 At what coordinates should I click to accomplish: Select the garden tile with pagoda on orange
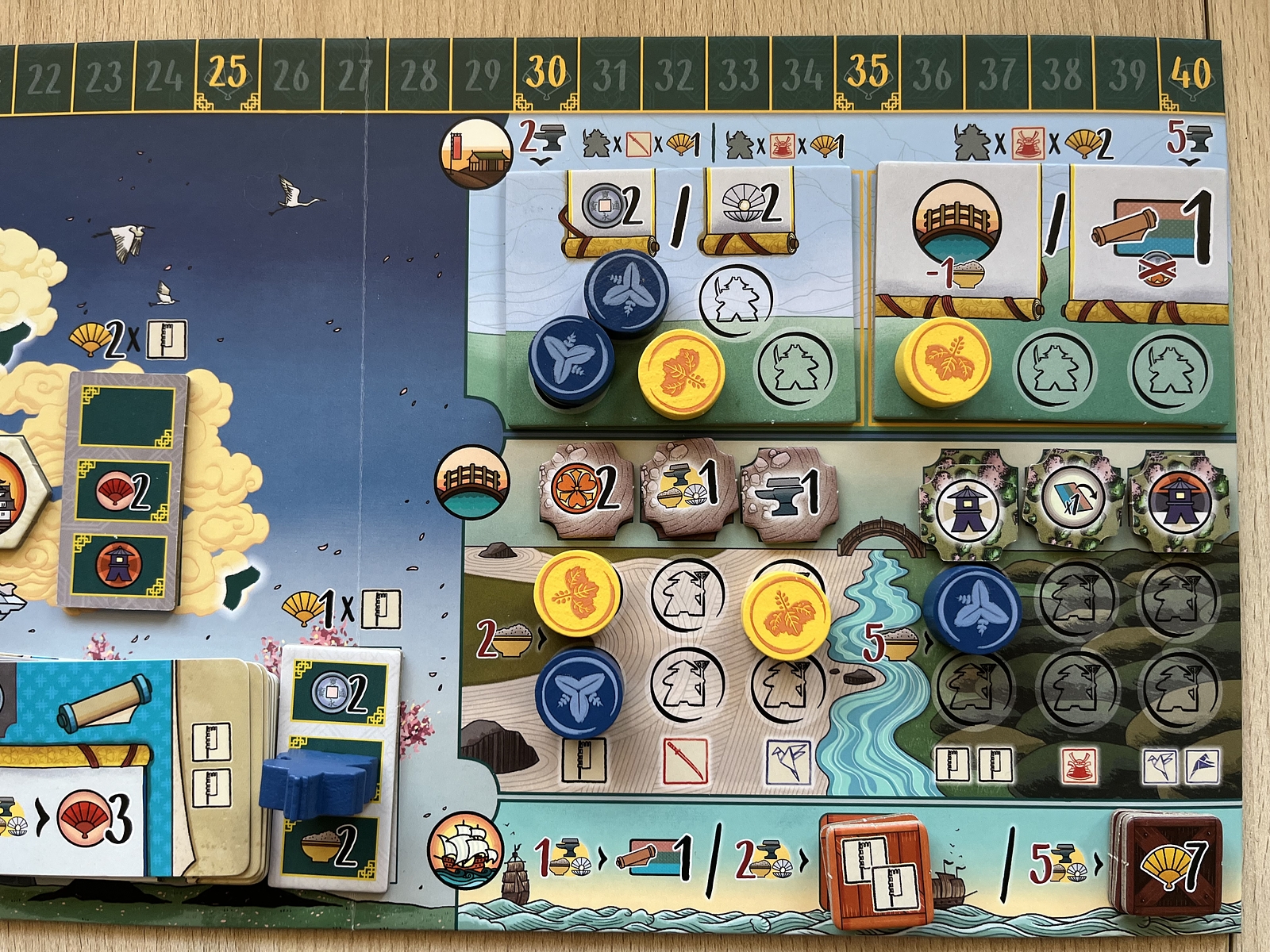pos(1178,500)
